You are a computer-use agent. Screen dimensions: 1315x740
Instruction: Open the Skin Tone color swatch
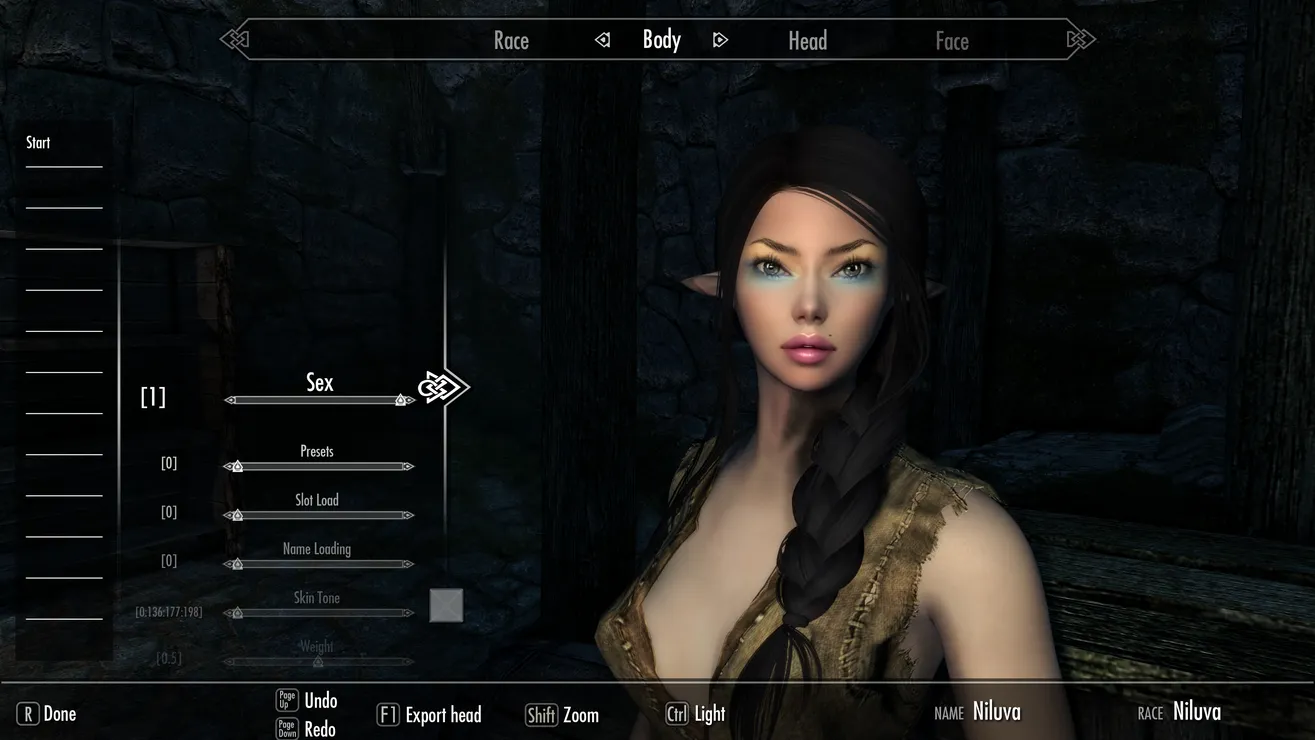446,605
